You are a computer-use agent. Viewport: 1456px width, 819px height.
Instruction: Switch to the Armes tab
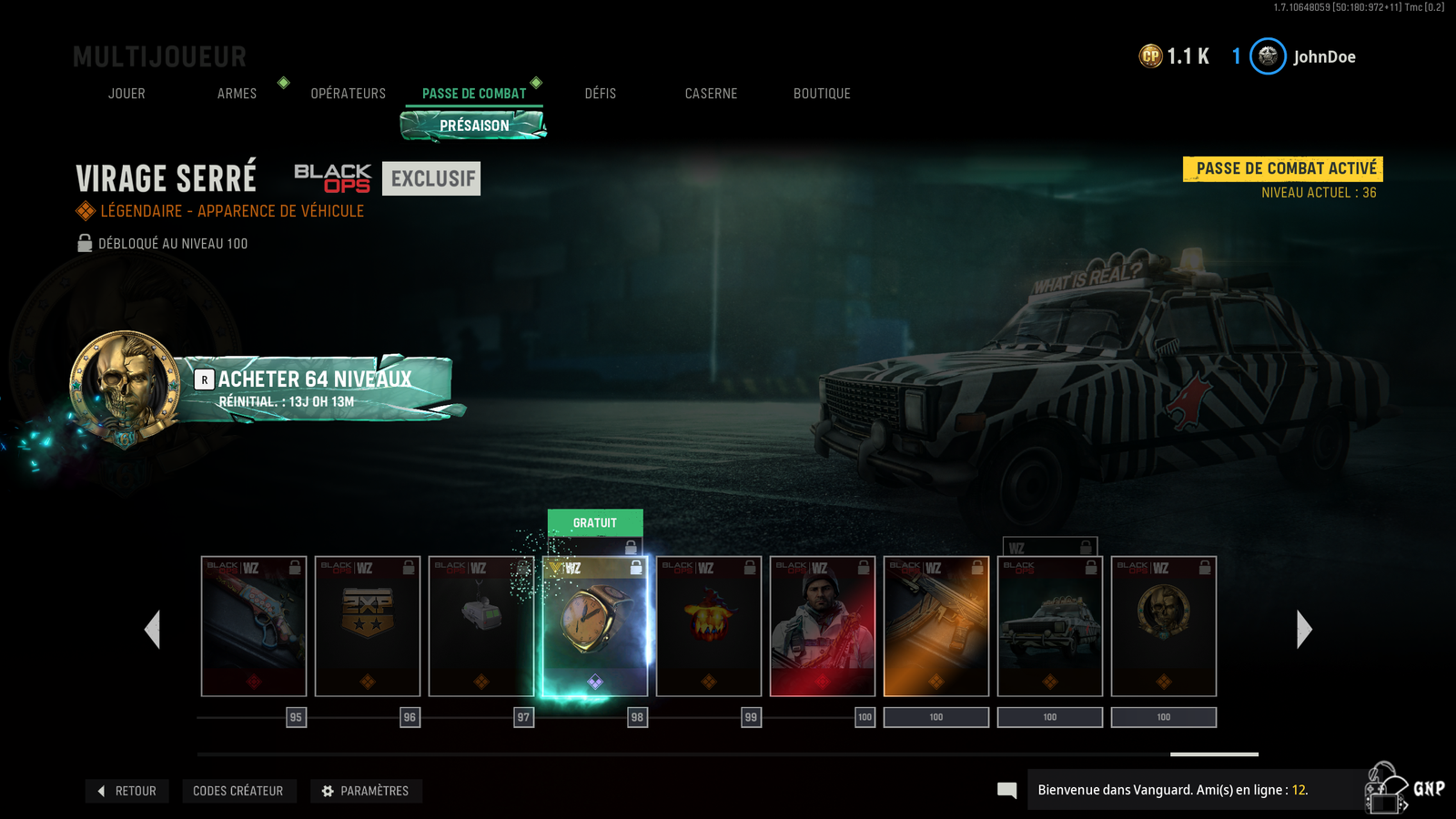[x=237, y=94]
